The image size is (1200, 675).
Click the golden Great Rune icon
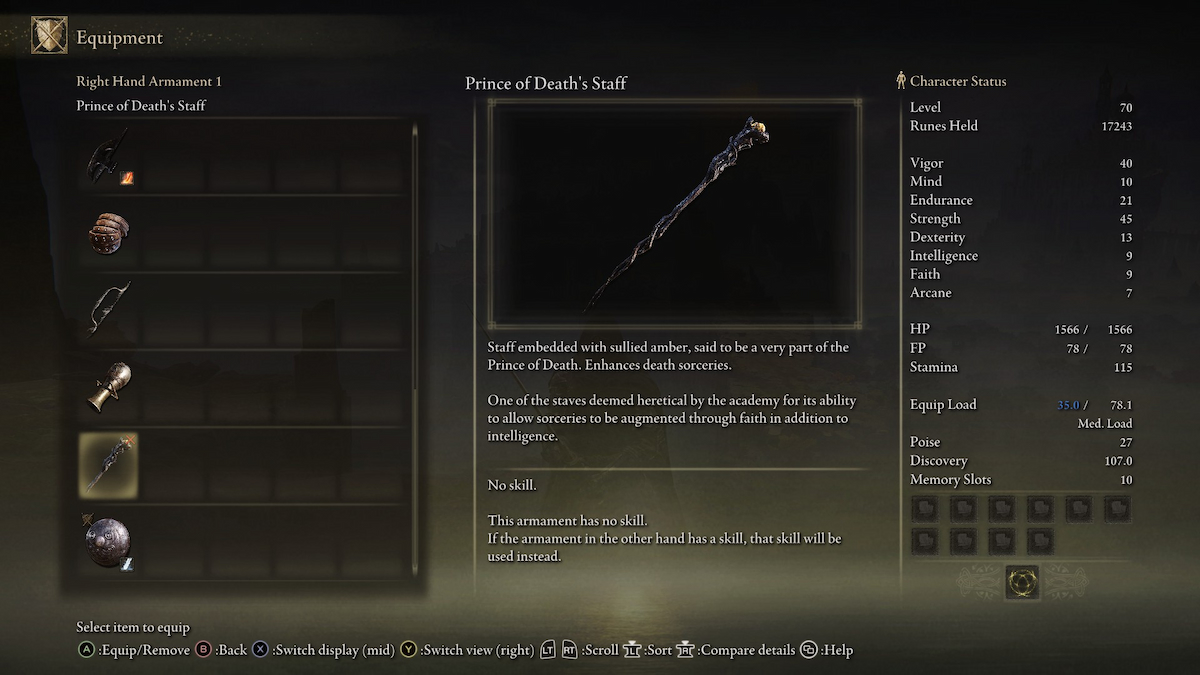[1021, 582]
